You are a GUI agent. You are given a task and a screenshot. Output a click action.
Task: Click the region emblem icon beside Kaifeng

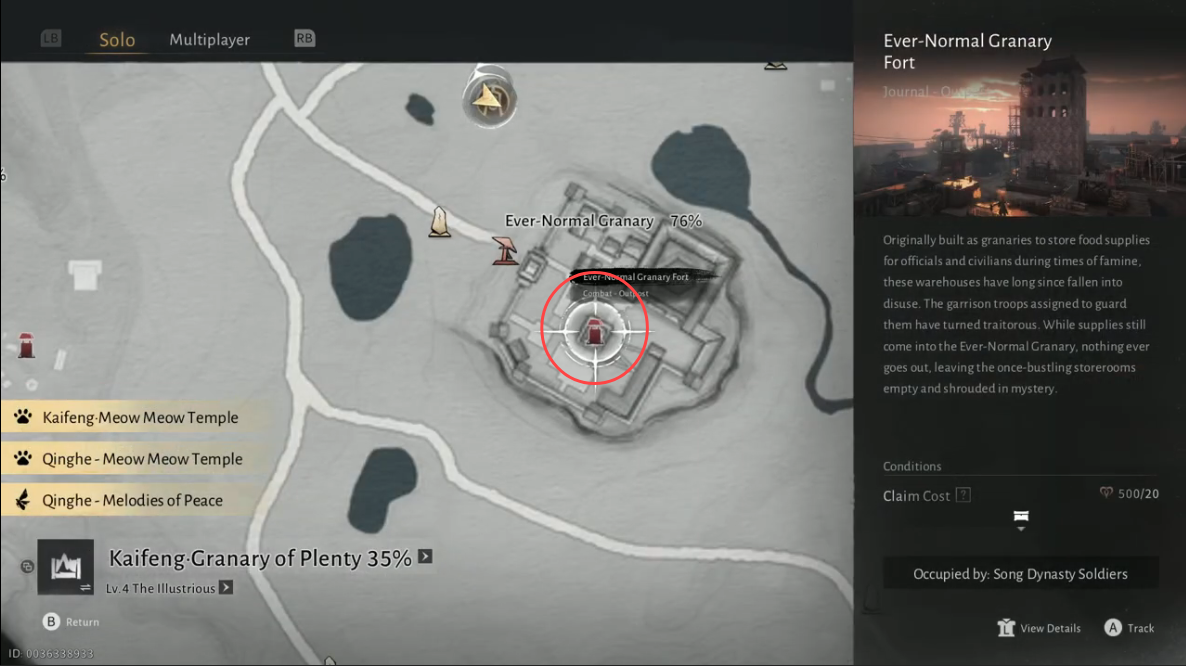click(x=65, y=567)
